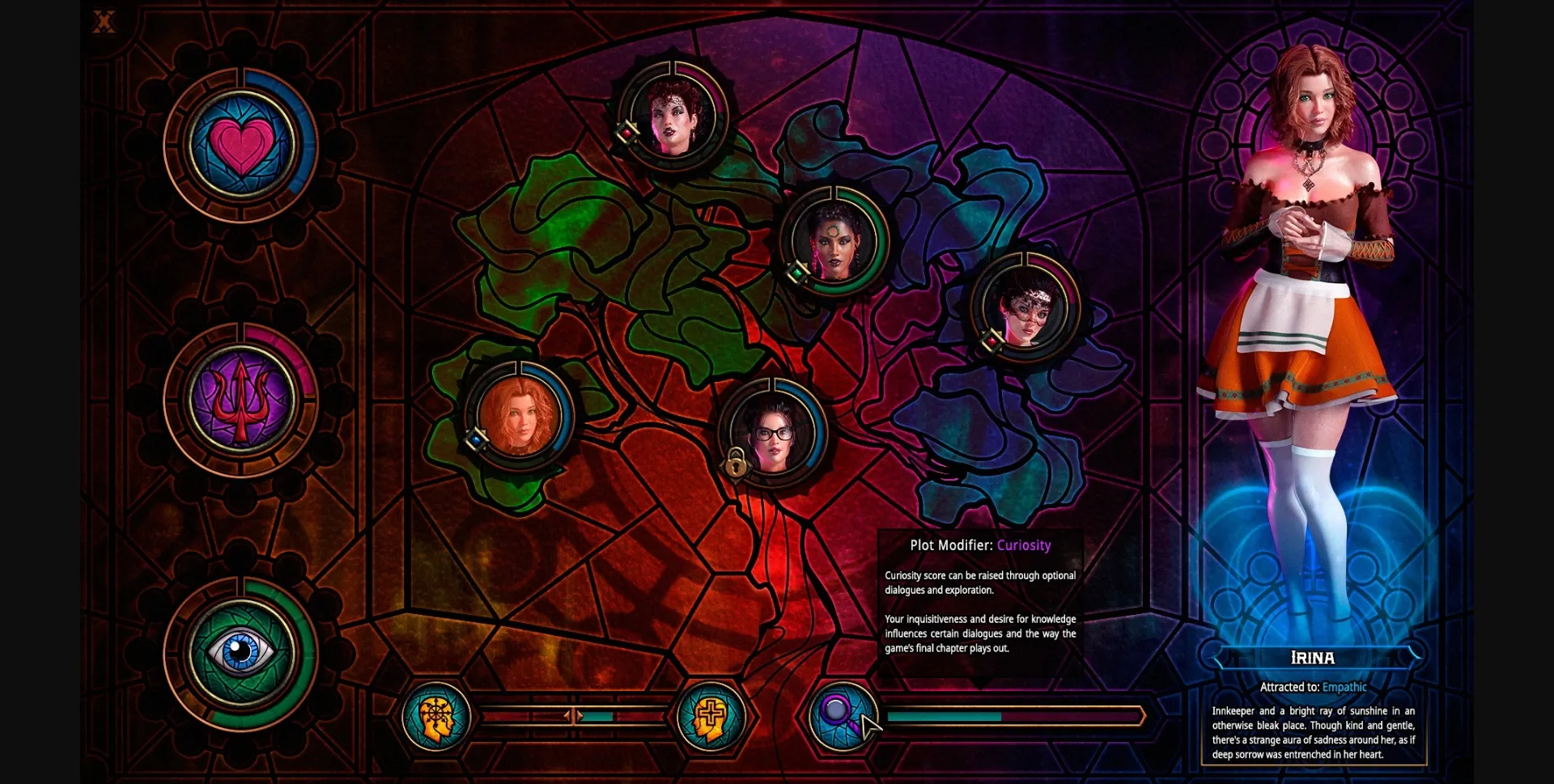Click the chaos-mind head icon near the slider
The width and height of the screenshot is (1554, 784).
tap(435, 715)
